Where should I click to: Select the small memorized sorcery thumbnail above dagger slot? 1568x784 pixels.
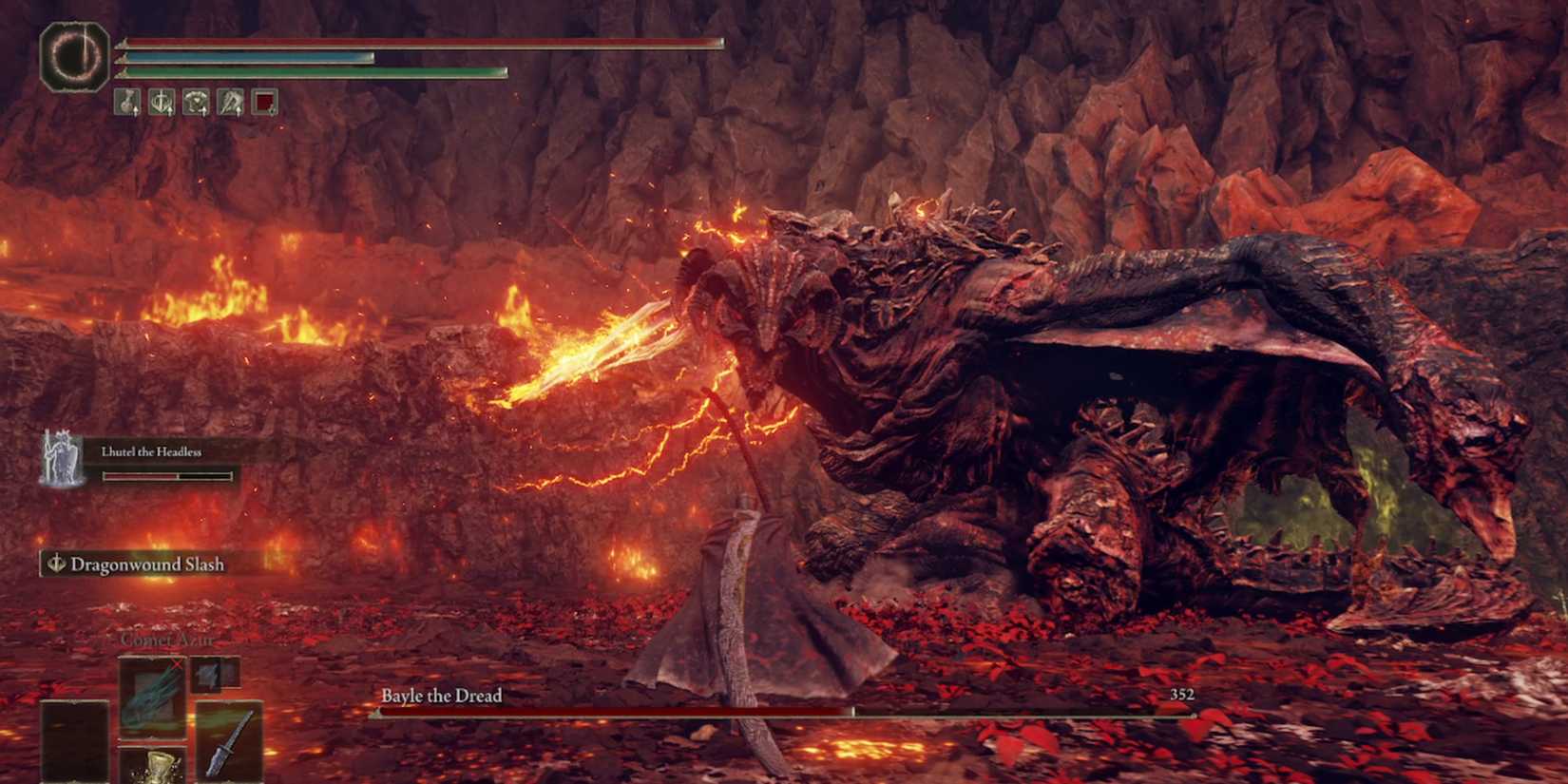click(x=205, y=675)
